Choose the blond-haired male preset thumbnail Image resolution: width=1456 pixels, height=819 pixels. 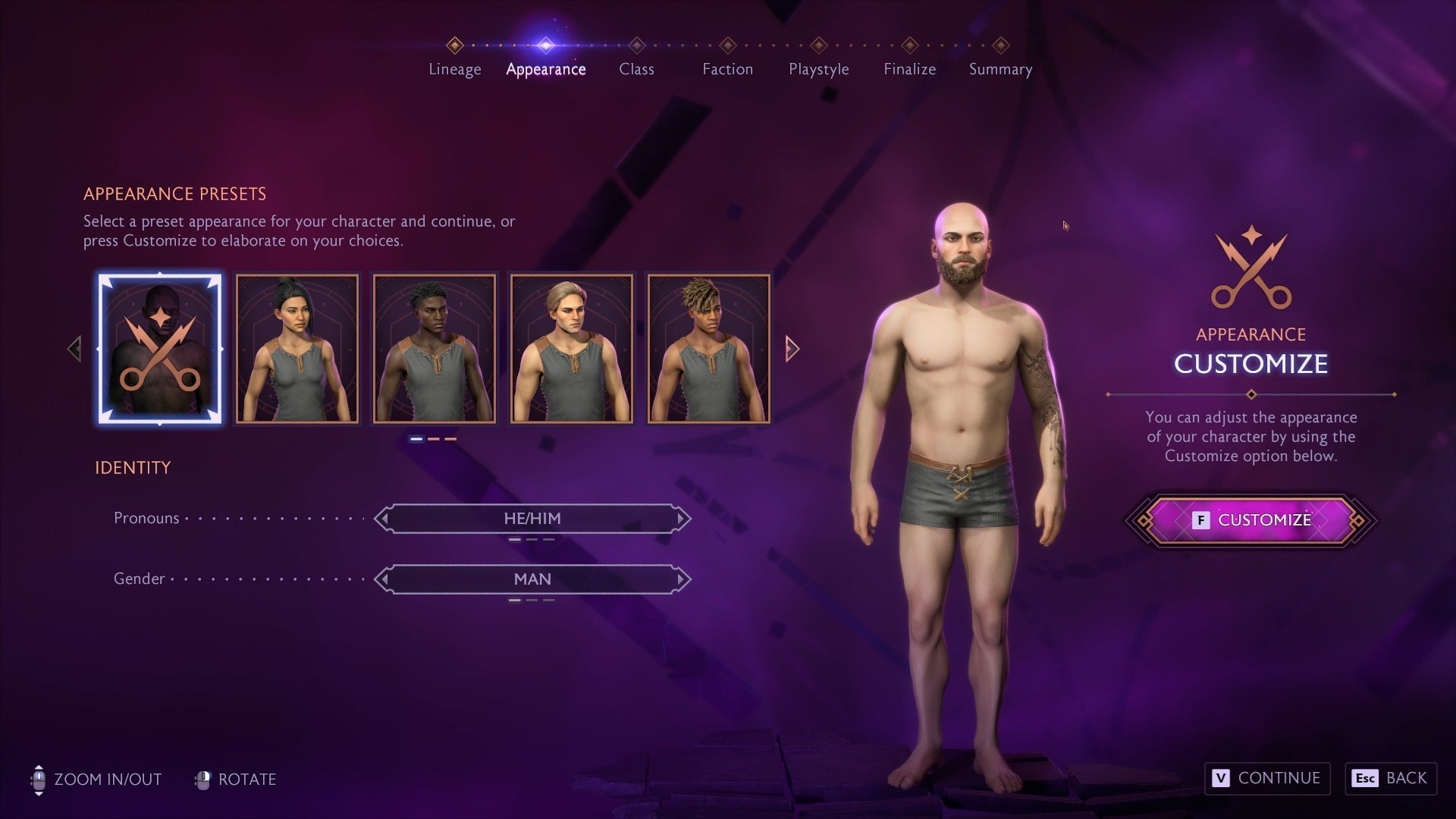[571, 347]
